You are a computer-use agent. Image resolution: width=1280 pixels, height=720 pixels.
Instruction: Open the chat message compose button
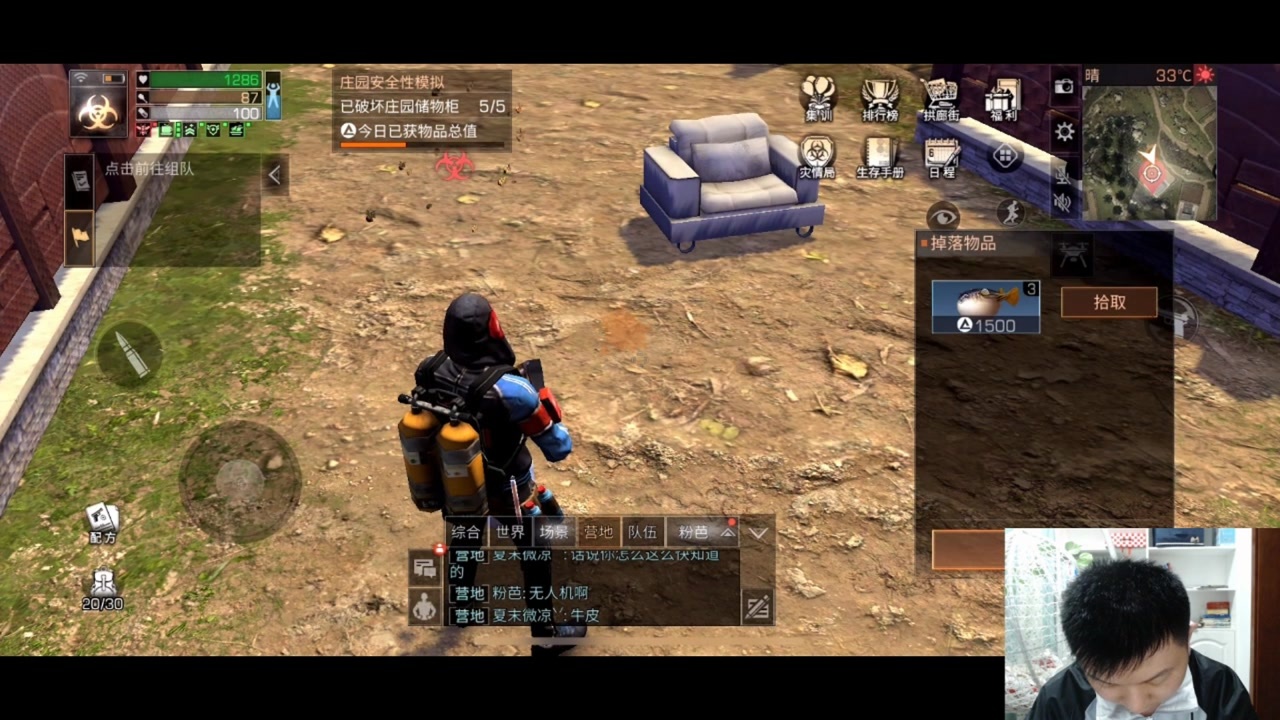tap(757, 606)
